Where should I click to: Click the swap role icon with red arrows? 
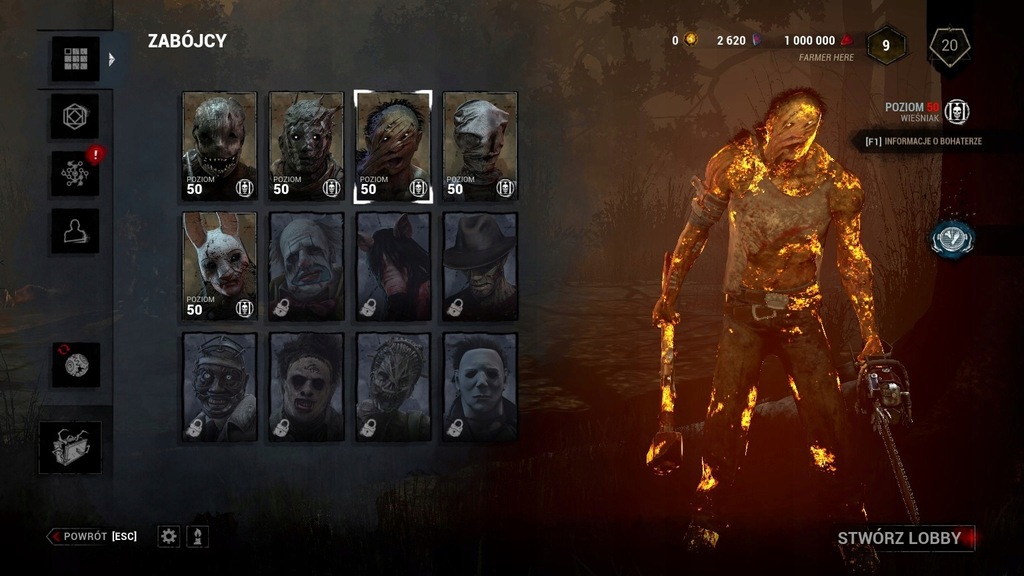click(x=76, y=365)
